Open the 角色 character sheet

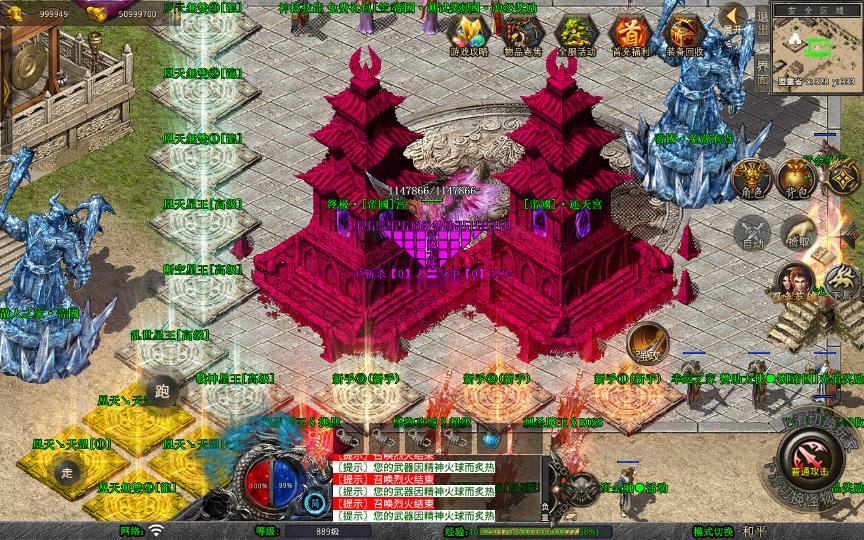(751, 176)
